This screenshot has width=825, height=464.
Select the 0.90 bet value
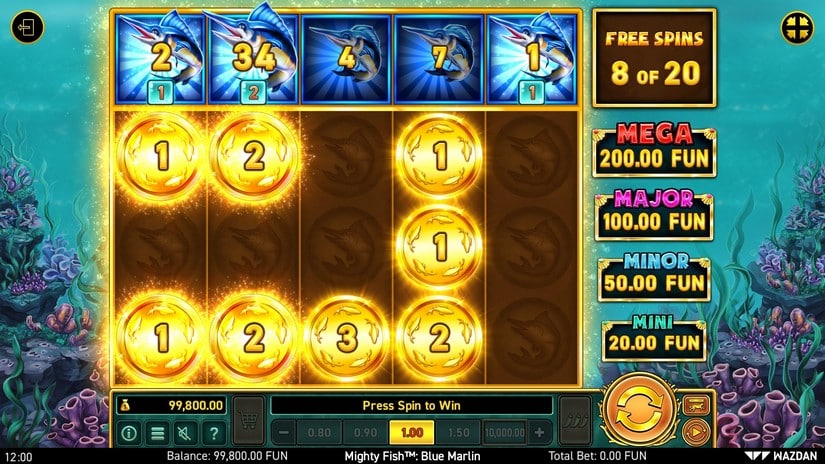[364, 433]
